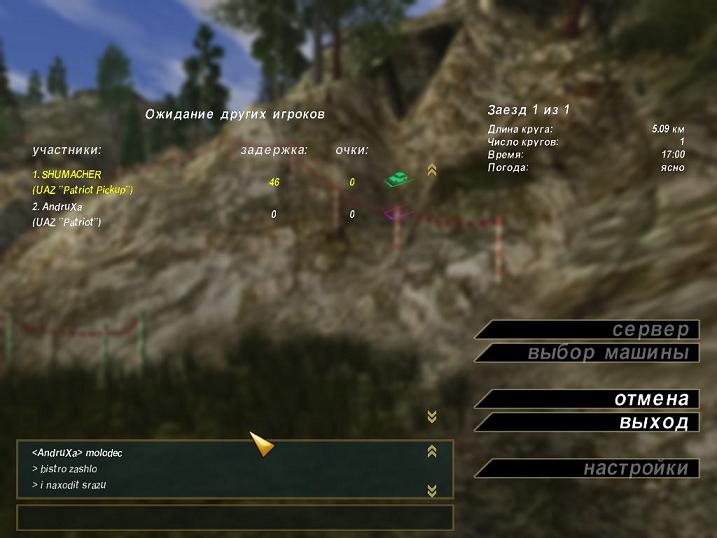717x538 pixels.
Task: Open настройки settings
Action: 590,468
